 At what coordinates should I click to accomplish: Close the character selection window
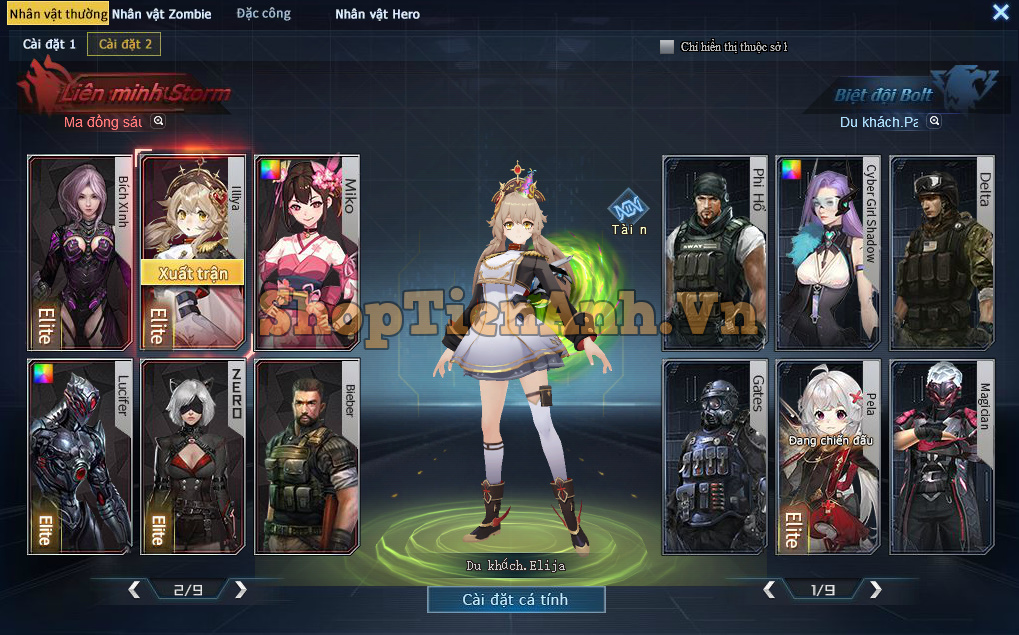(1000, 12)
